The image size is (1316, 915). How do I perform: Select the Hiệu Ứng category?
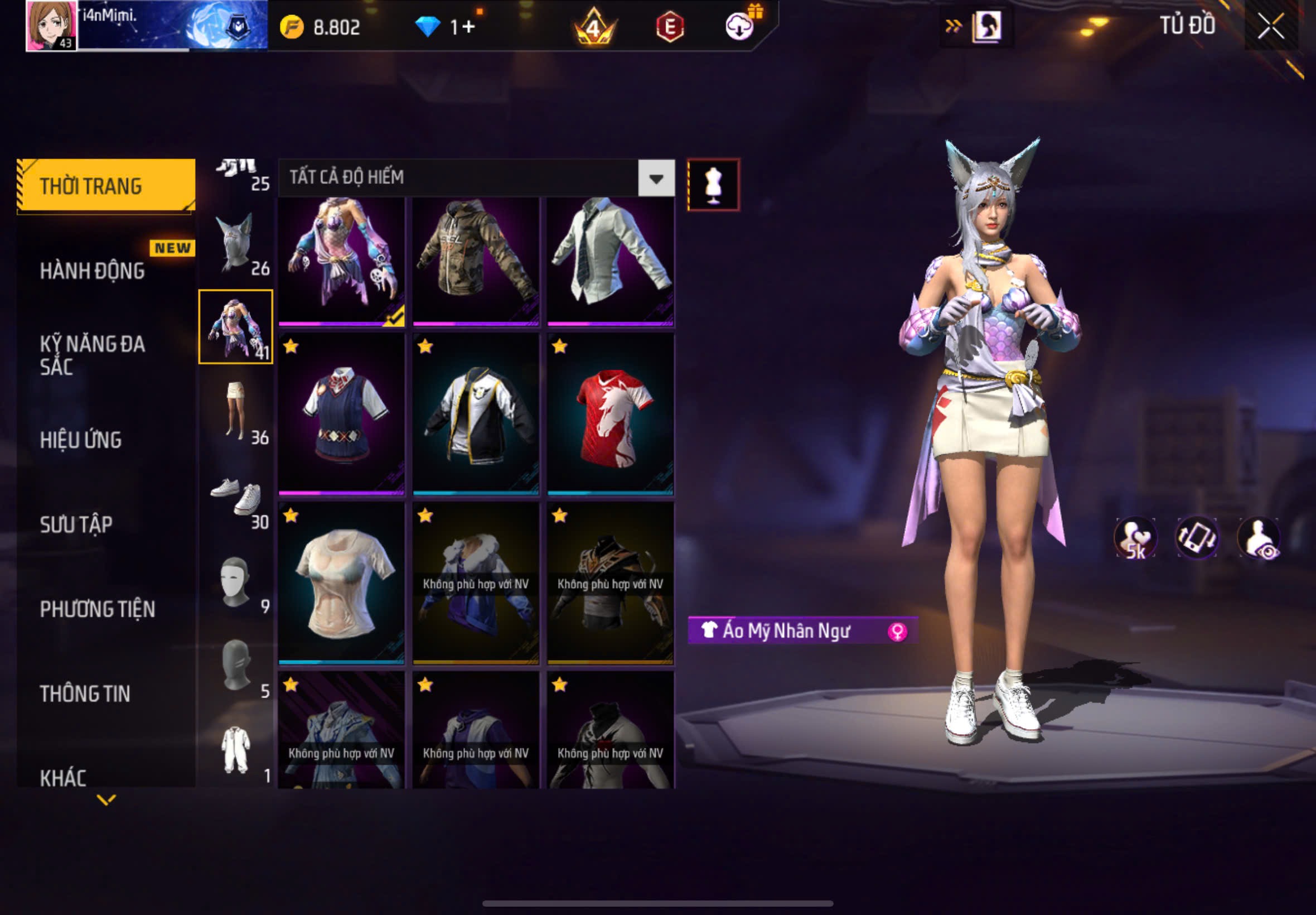tap(80, 440)
